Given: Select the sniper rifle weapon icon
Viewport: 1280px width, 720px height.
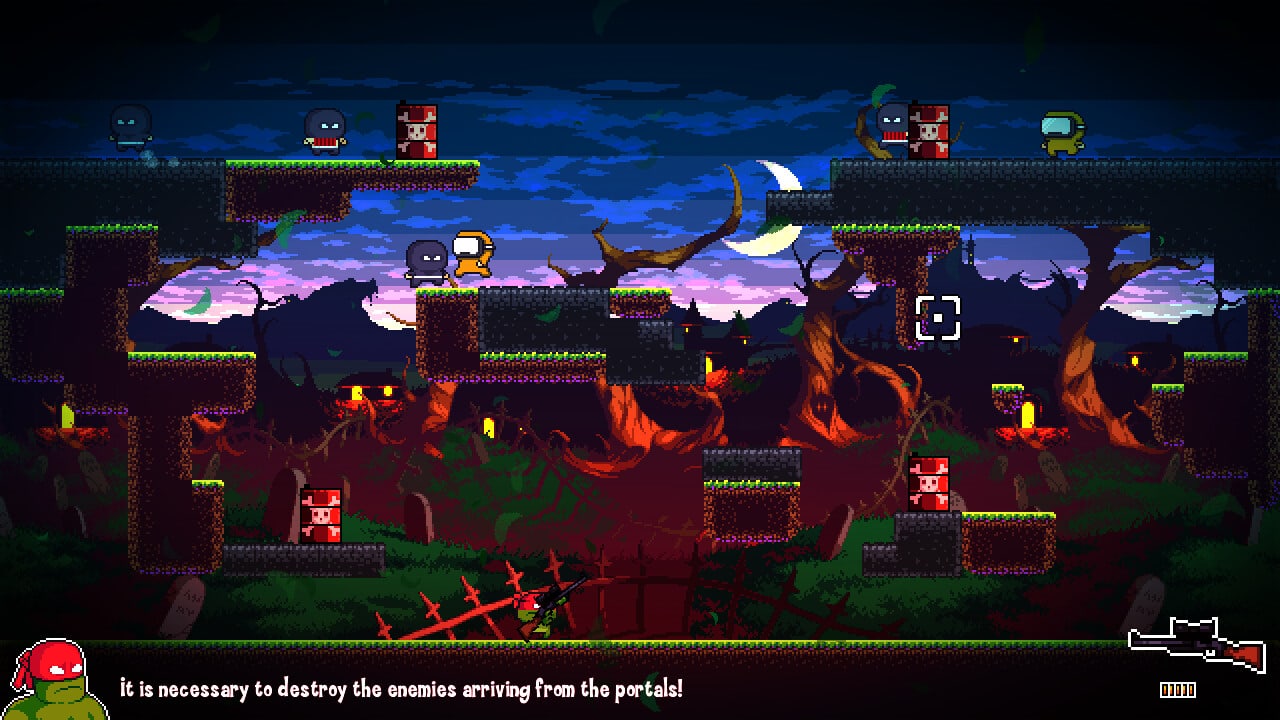Looking at the screenshot, I should point(1196,644).
